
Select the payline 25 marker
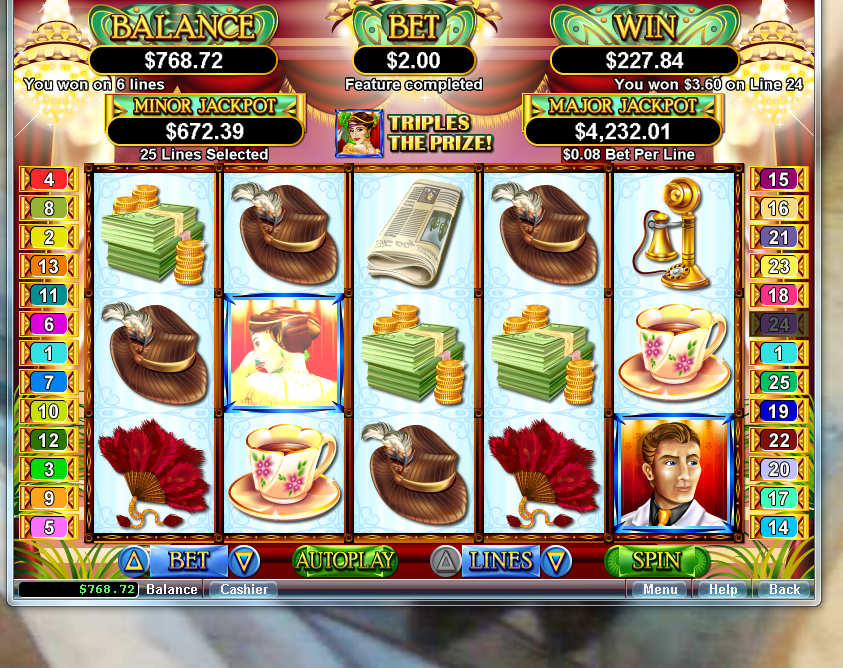[778, 382]
